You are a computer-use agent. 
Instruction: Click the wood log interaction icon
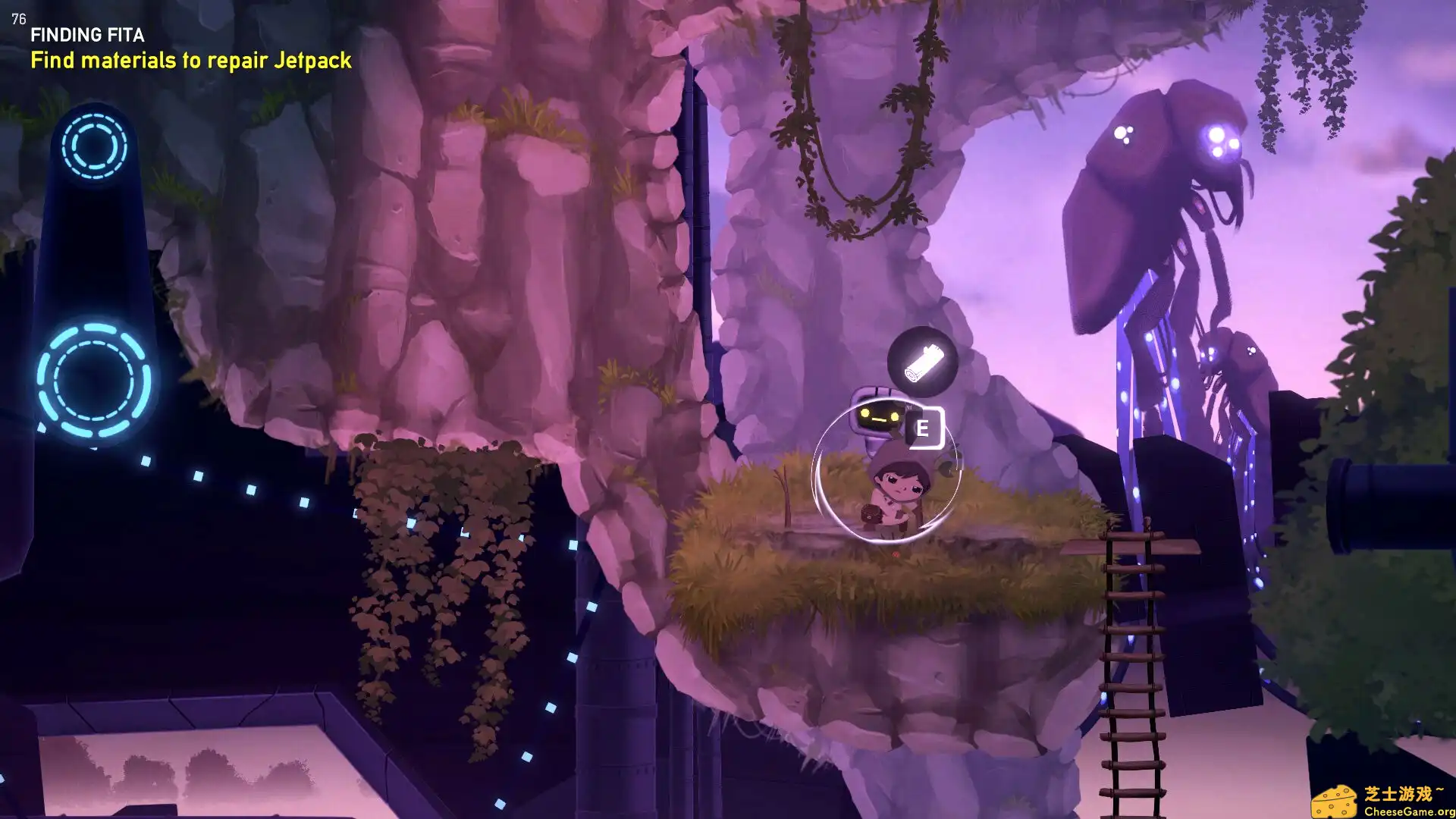point(922,362)
